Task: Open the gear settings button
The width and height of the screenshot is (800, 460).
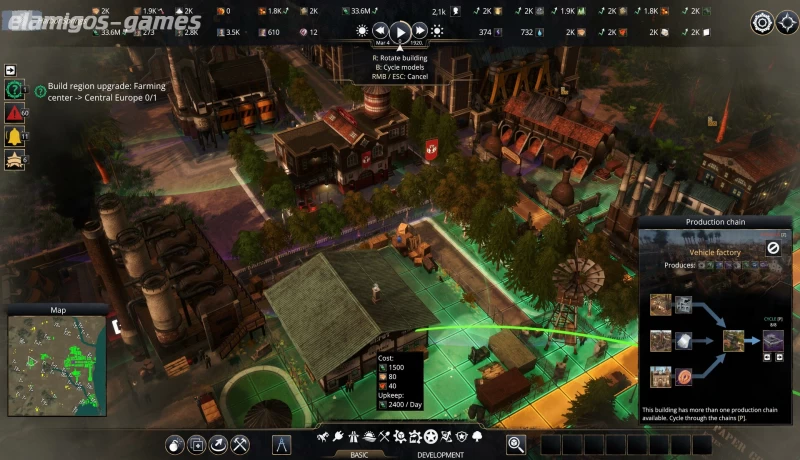Action: click(762, 22)
